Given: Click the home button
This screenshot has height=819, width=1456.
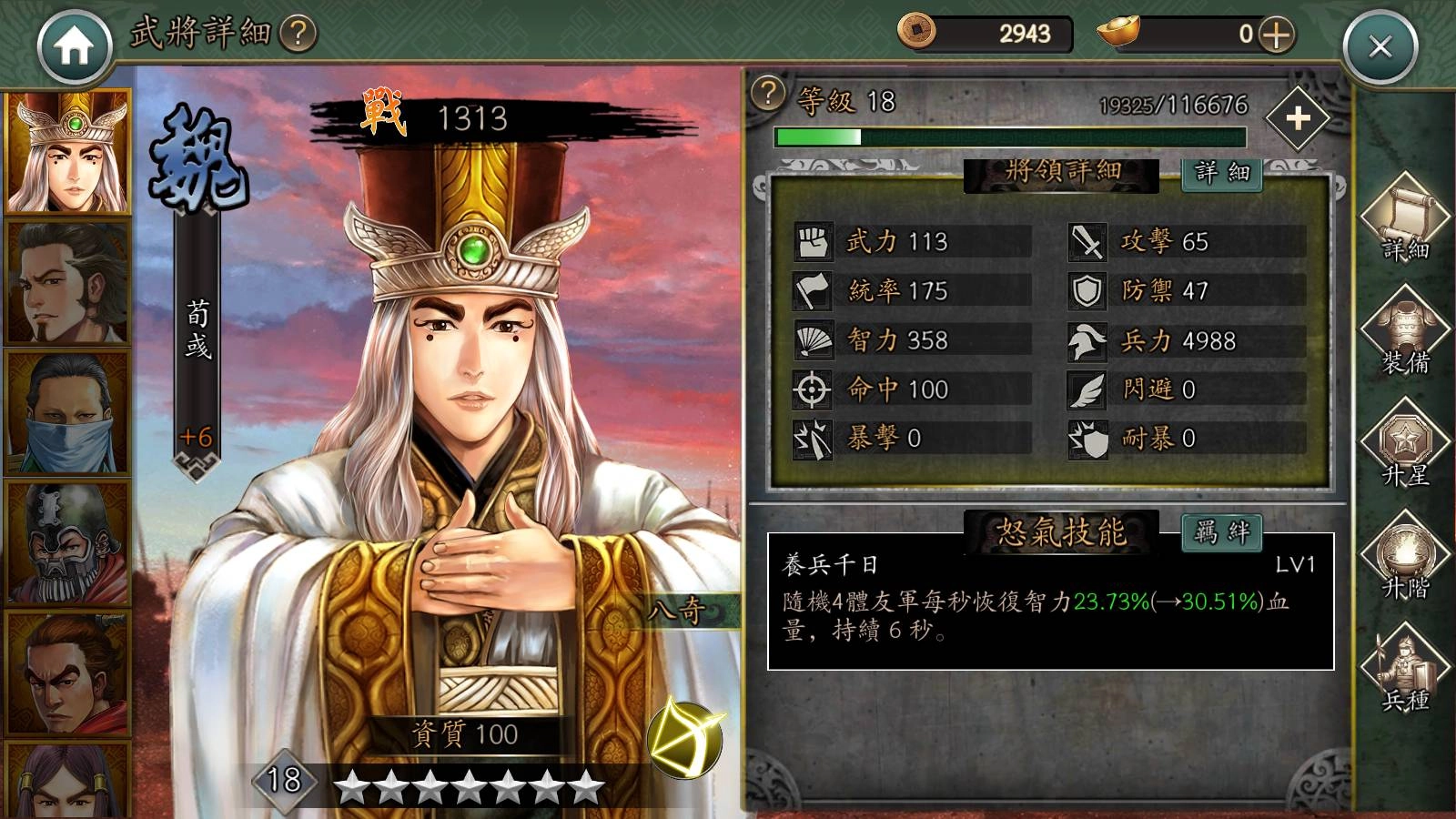Looking at the screenshot, I should click(77, 41).
